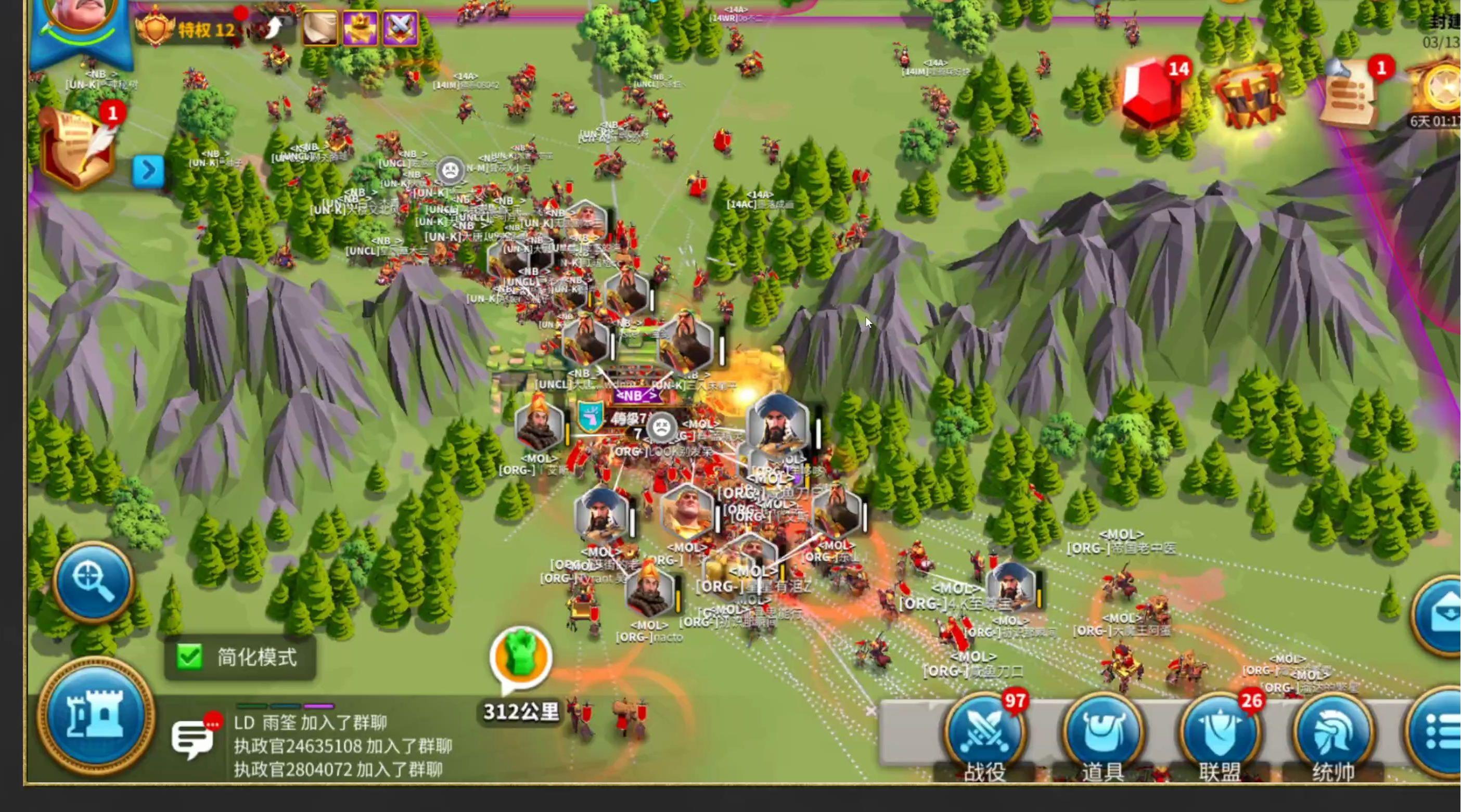Expand the blue arrow side panel
Screen dimensions: 1461x812
coord(148,170)
